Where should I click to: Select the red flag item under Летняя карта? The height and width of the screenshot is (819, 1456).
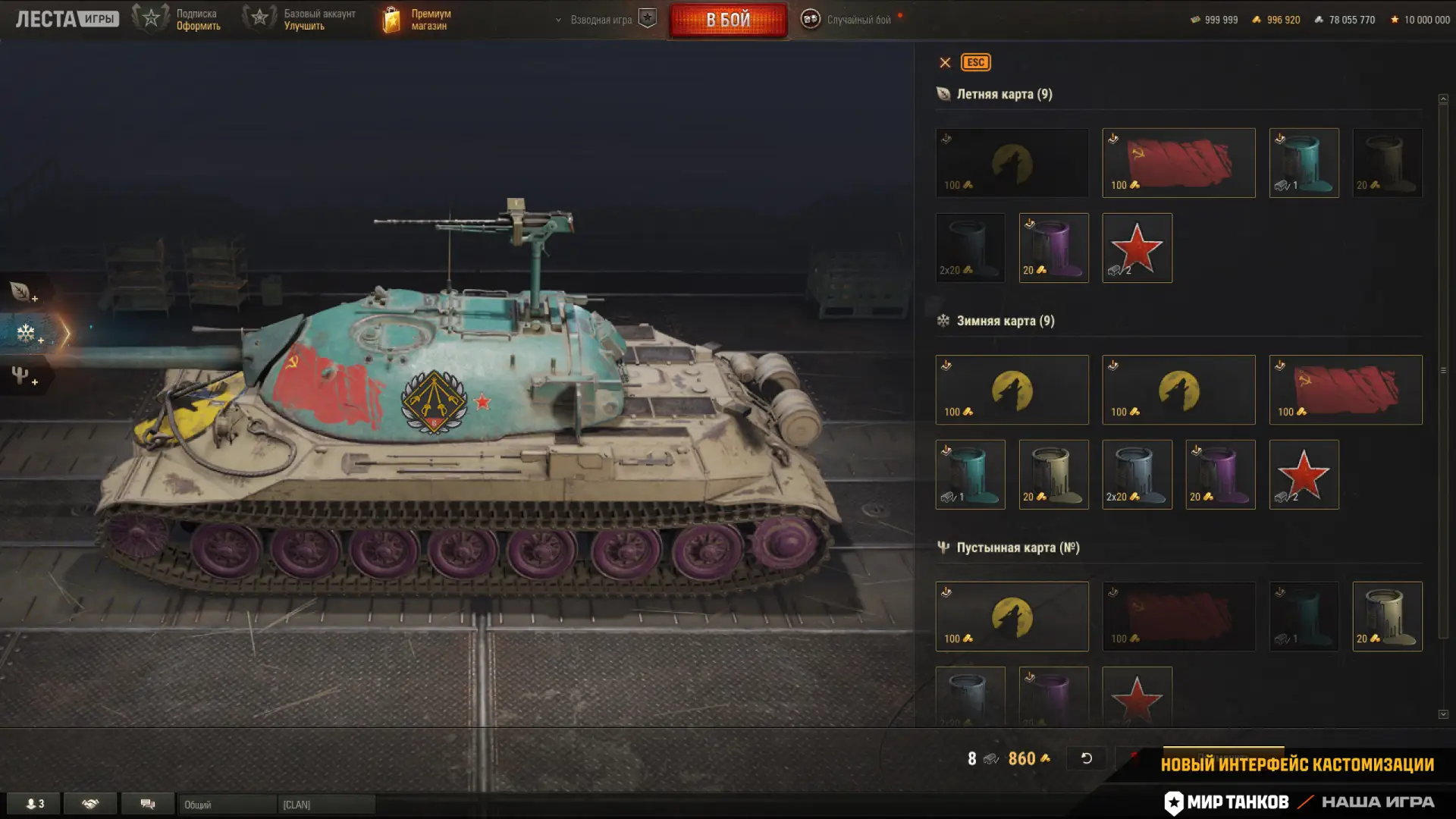pyautogui.click(x=1178, y=163)
